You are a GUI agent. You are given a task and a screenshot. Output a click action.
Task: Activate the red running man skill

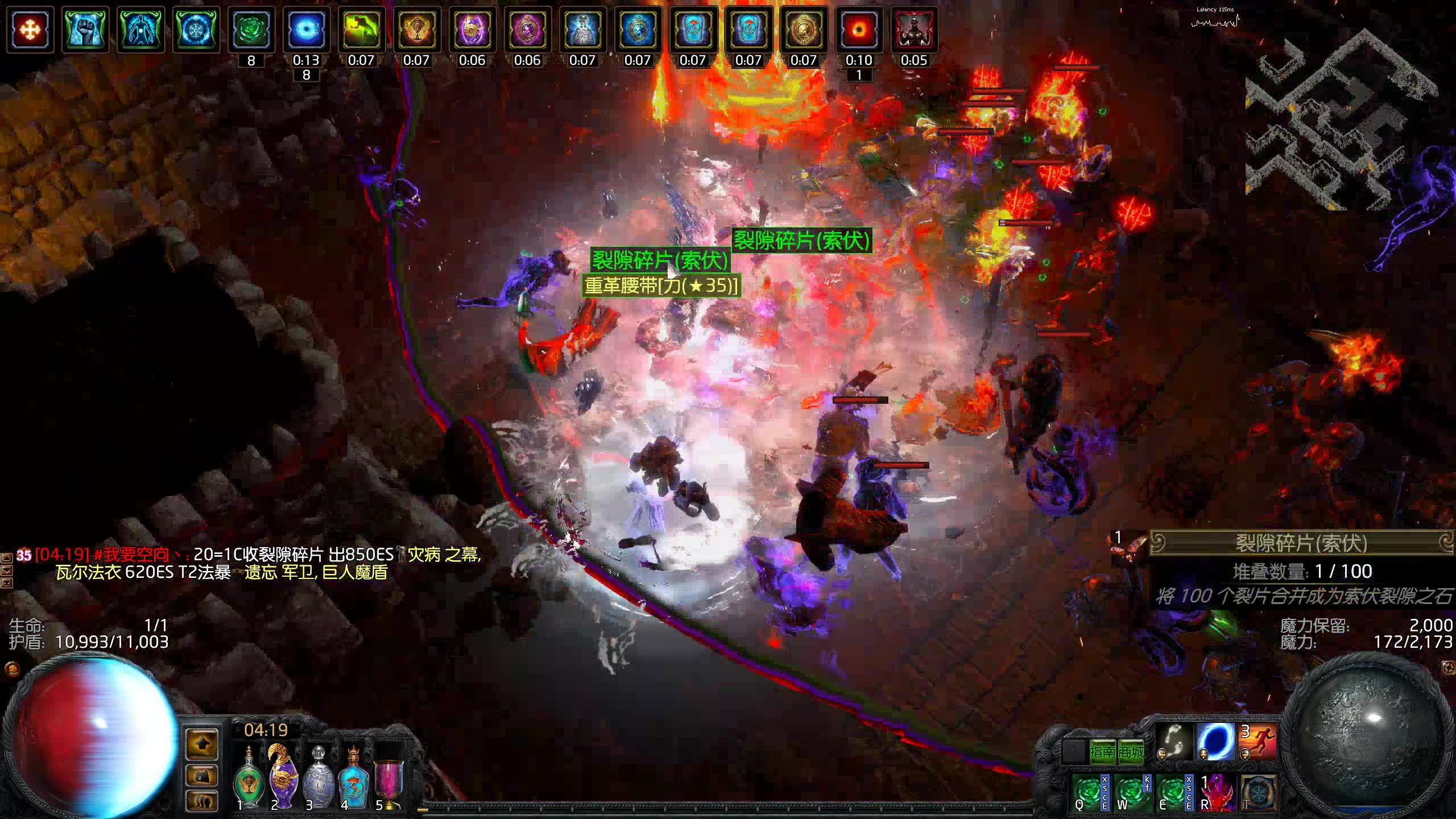(1258, 741)
